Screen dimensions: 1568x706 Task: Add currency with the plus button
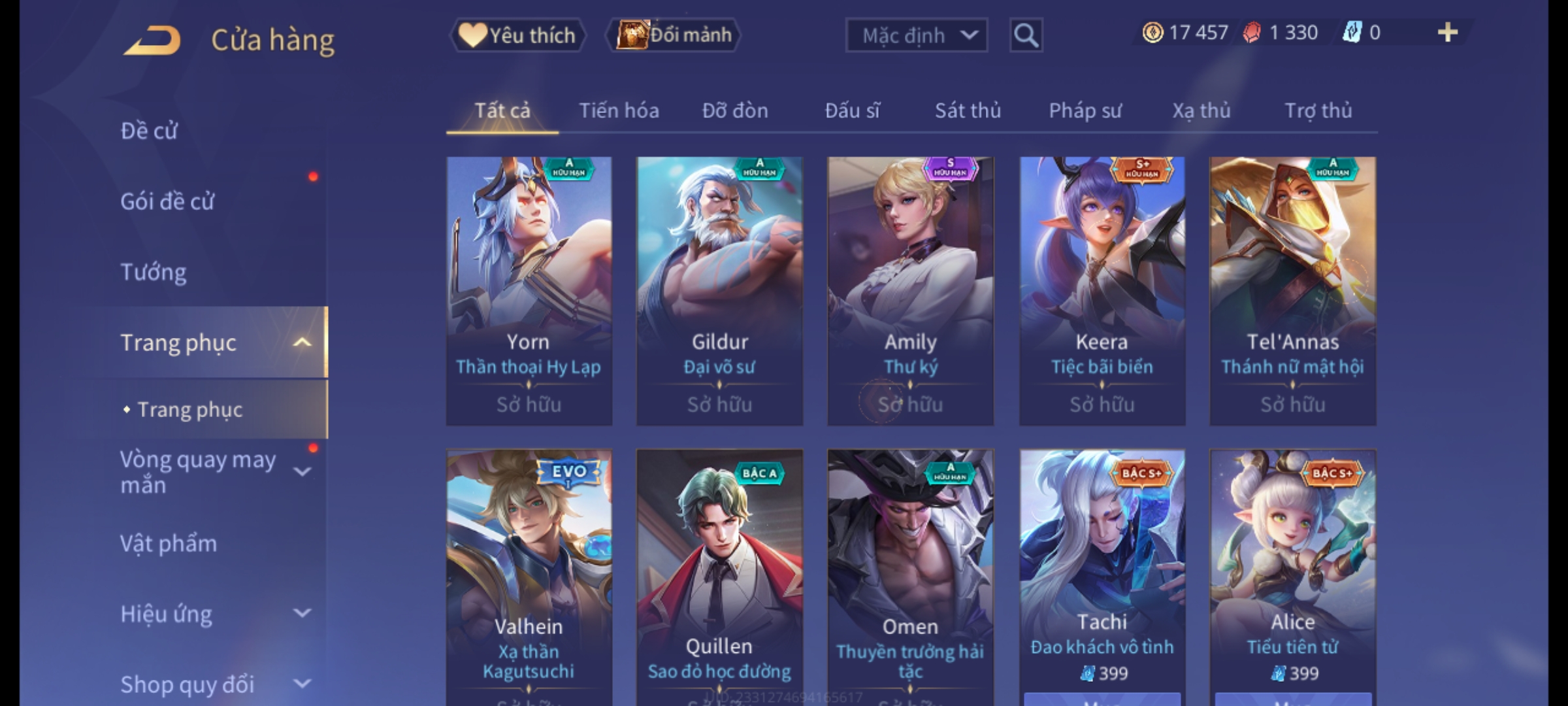click(1447, 33)
